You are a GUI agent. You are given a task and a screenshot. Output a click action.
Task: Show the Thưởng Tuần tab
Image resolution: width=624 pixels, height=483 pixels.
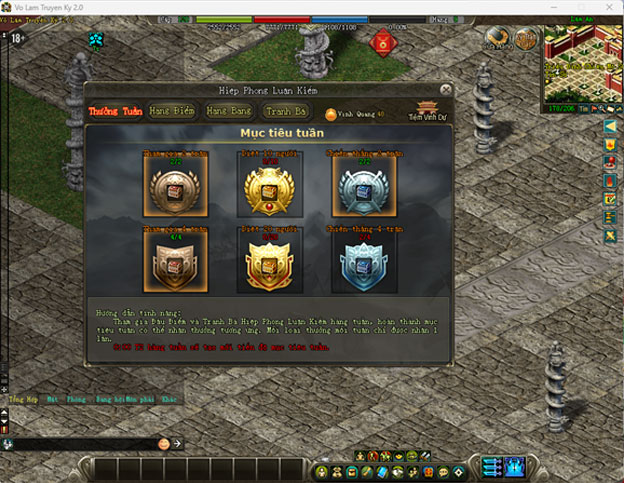coord(114,111)
